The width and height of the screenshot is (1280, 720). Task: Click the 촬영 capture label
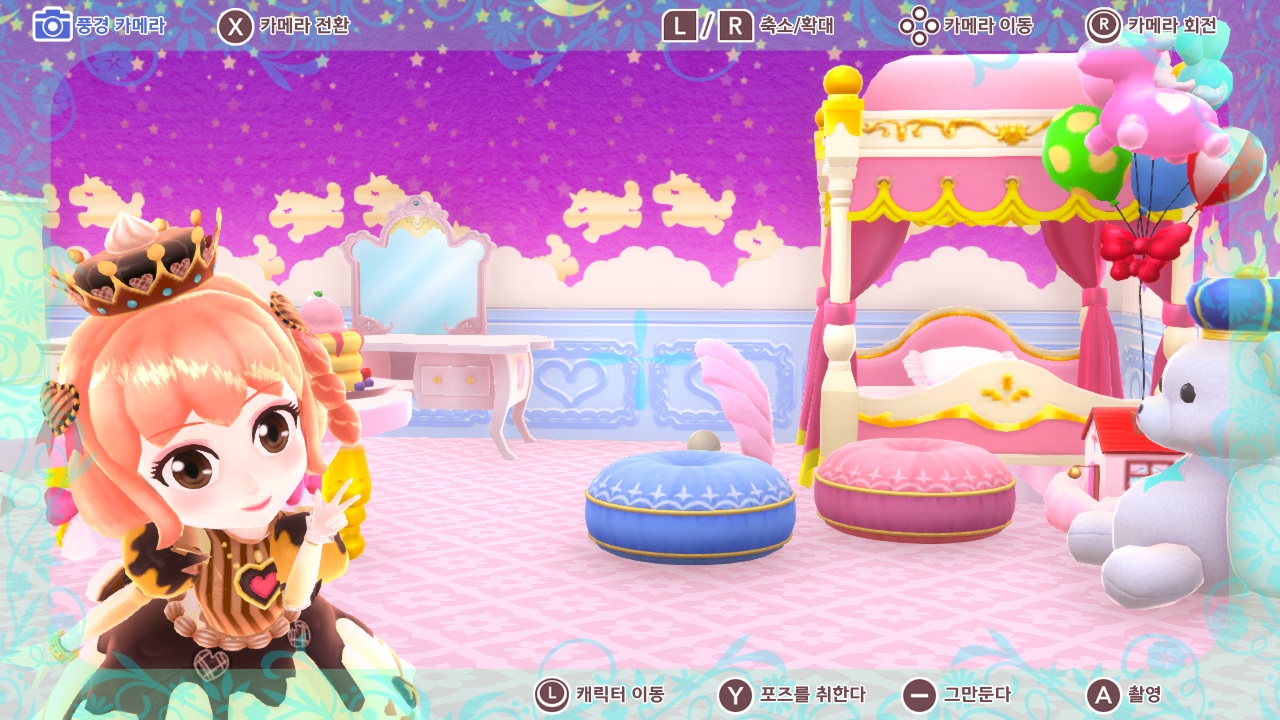click(1147, 692)
